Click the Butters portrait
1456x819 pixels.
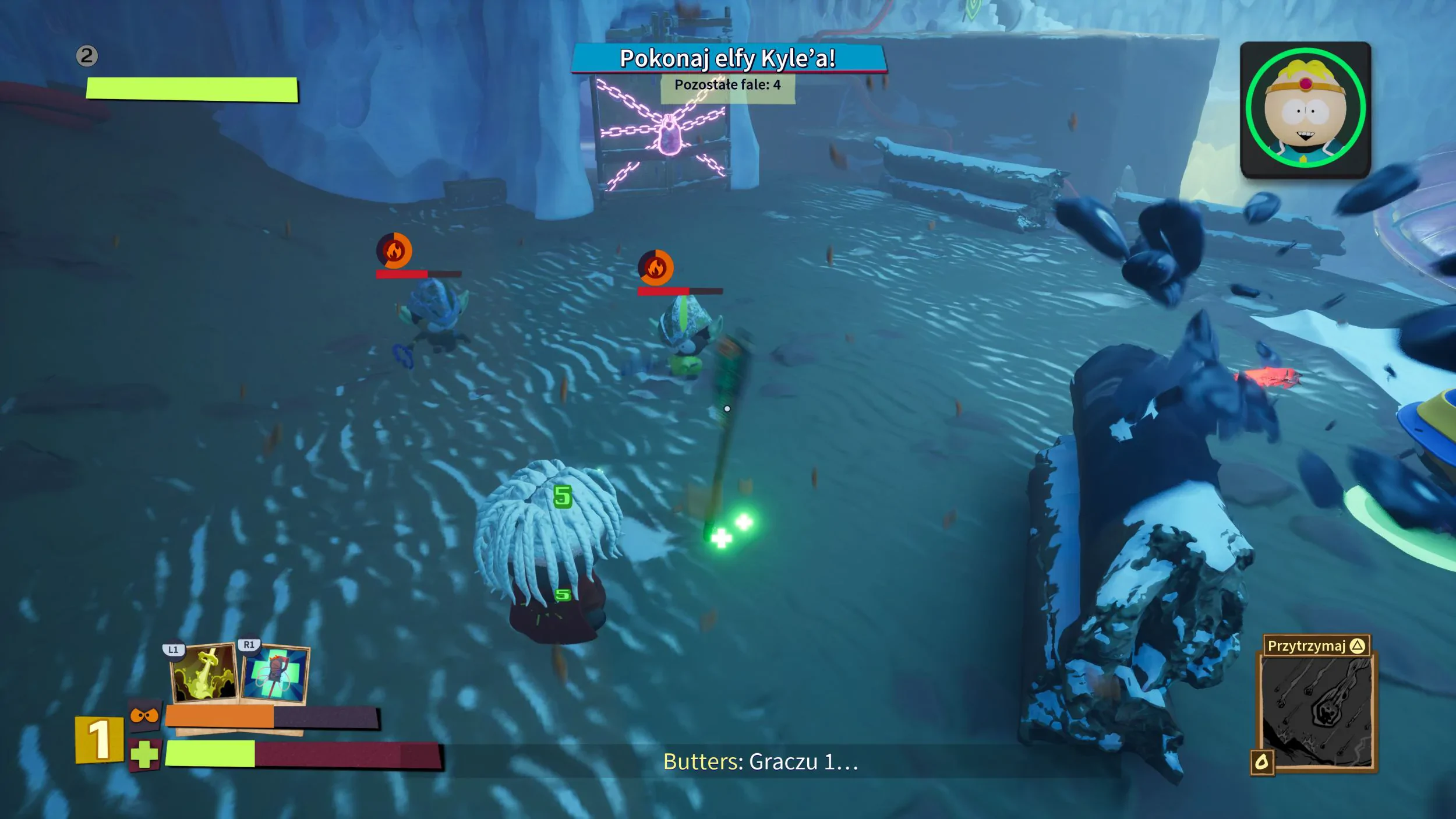point(1305,110)
